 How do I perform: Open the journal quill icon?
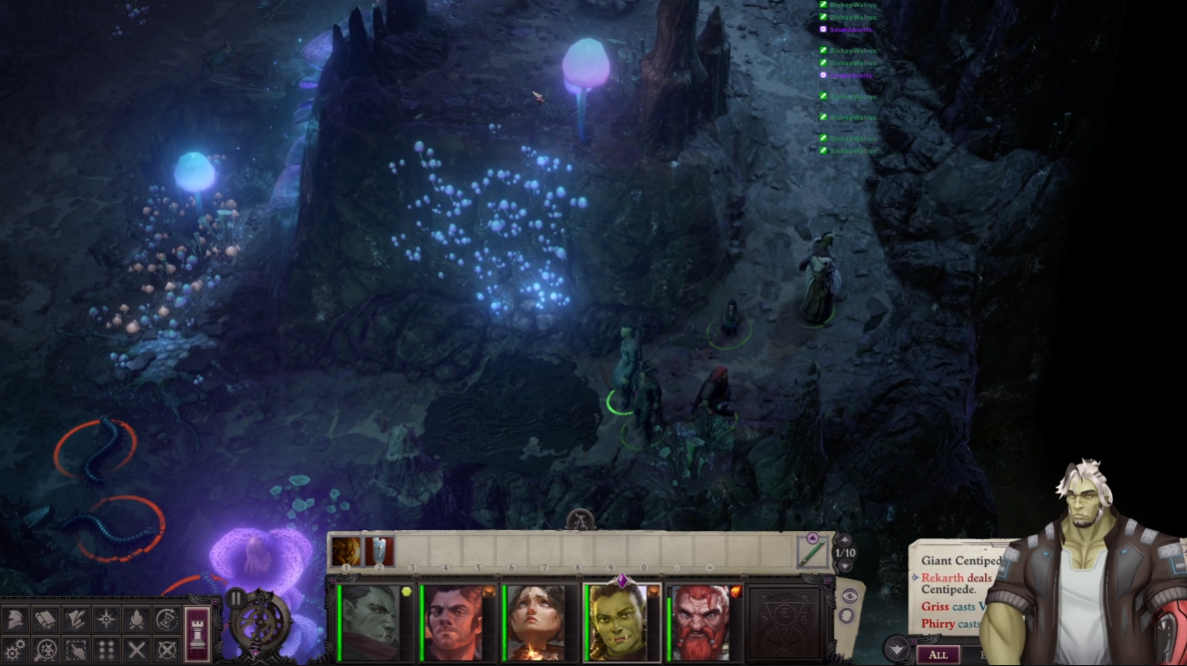[x=76, y=620]
